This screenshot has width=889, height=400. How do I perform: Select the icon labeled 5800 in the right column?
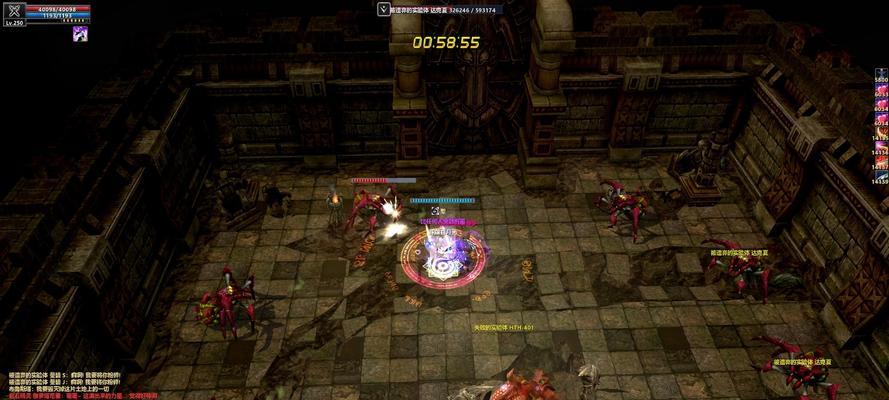pos(881,71)
